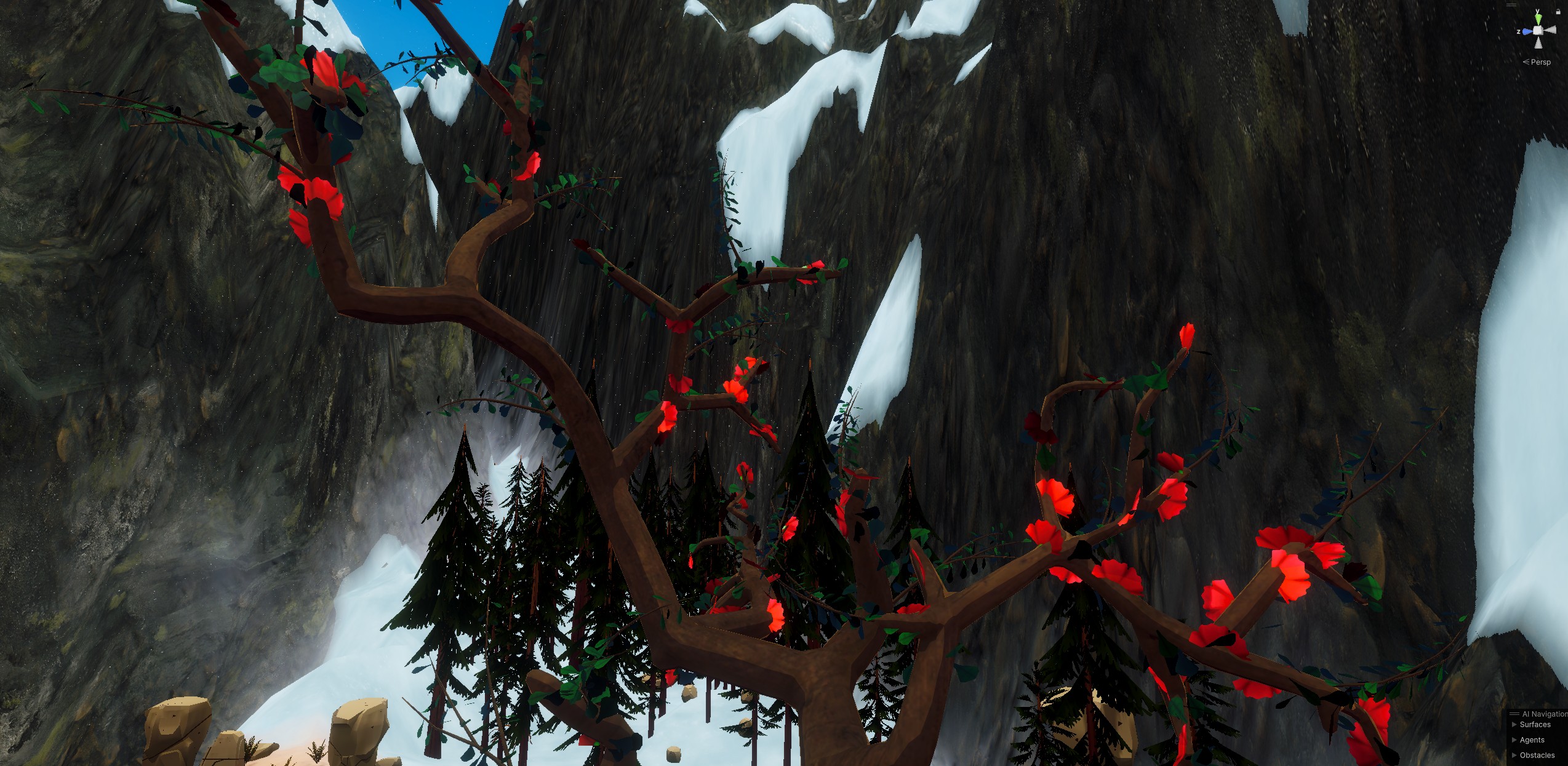Image resolution: width=1568 pixels, height=766 pixels.
Task: Click the gray bottom gizmo cone
Action: 1538,42
